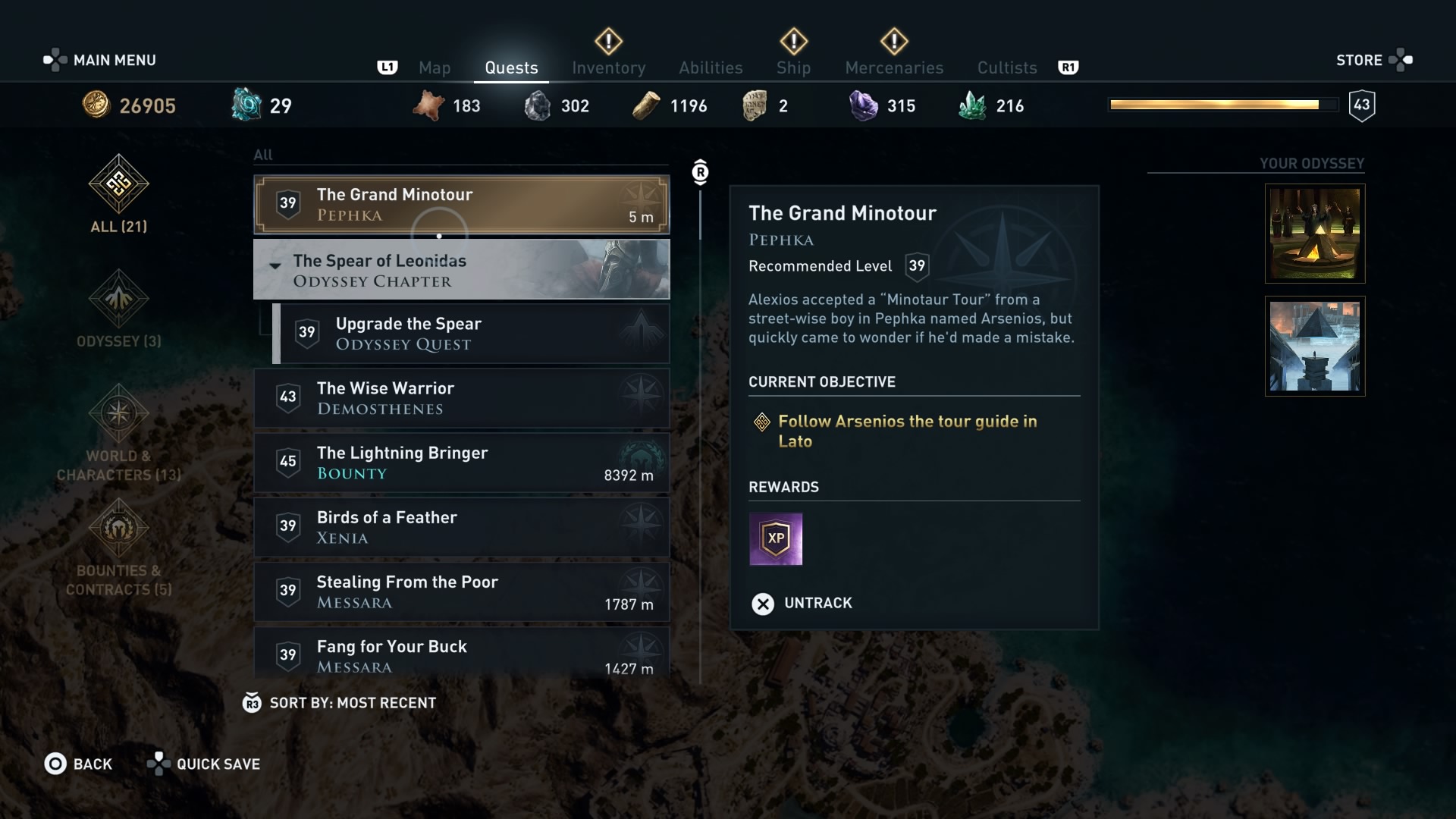Show the Mercenaries tab

[894, 68]
